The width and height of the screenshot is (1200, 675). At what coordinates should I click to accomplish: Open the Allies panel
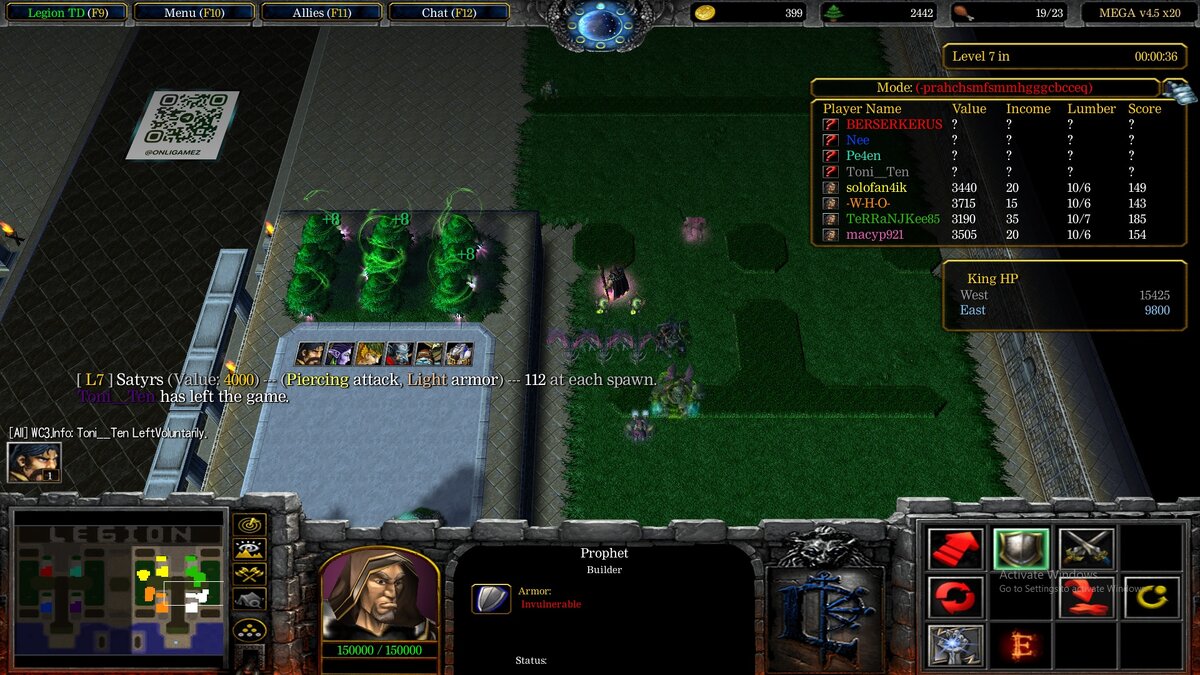tap(322, 13)
